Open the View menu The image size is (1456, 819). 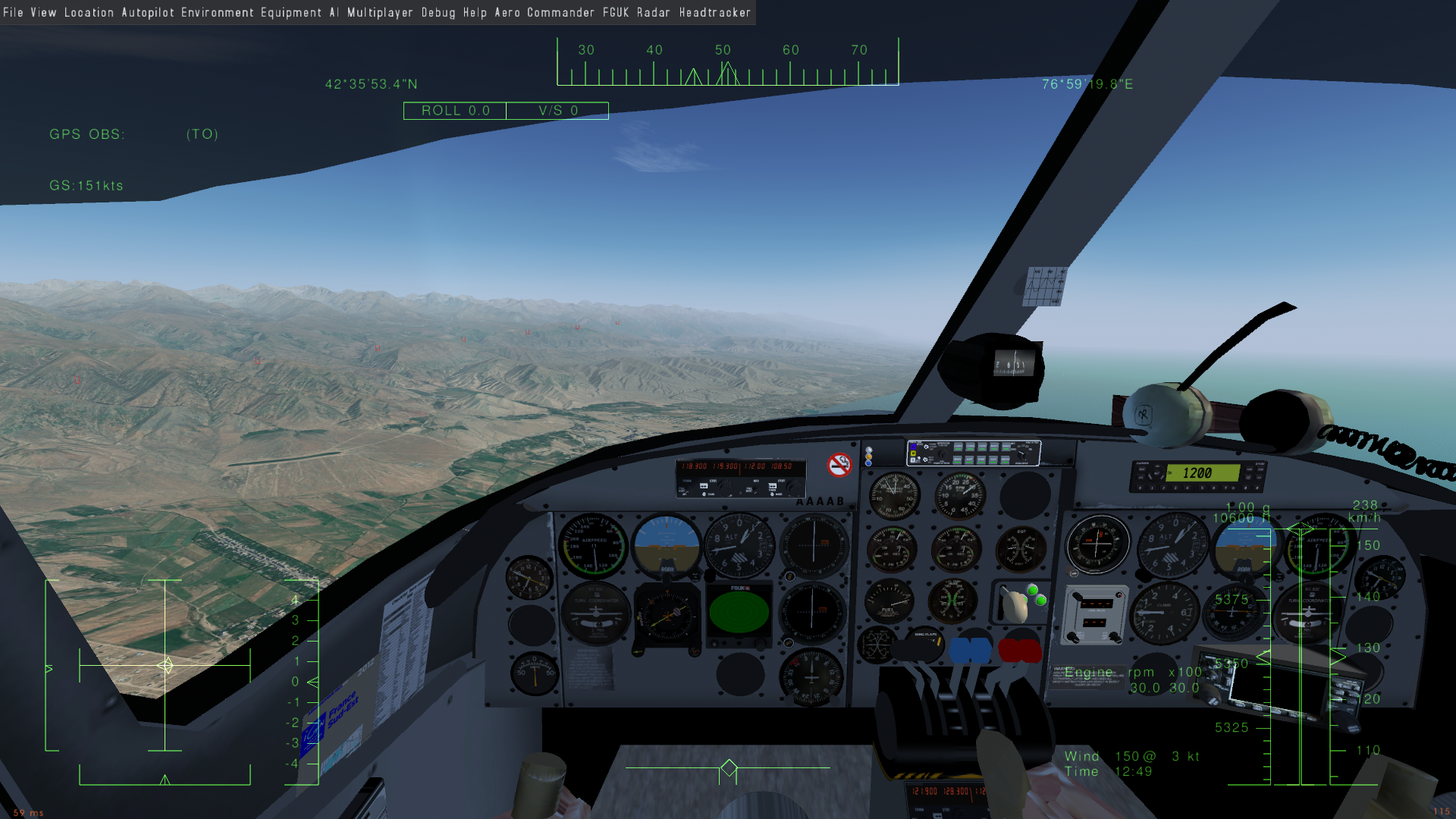click(x=43, y=12)
